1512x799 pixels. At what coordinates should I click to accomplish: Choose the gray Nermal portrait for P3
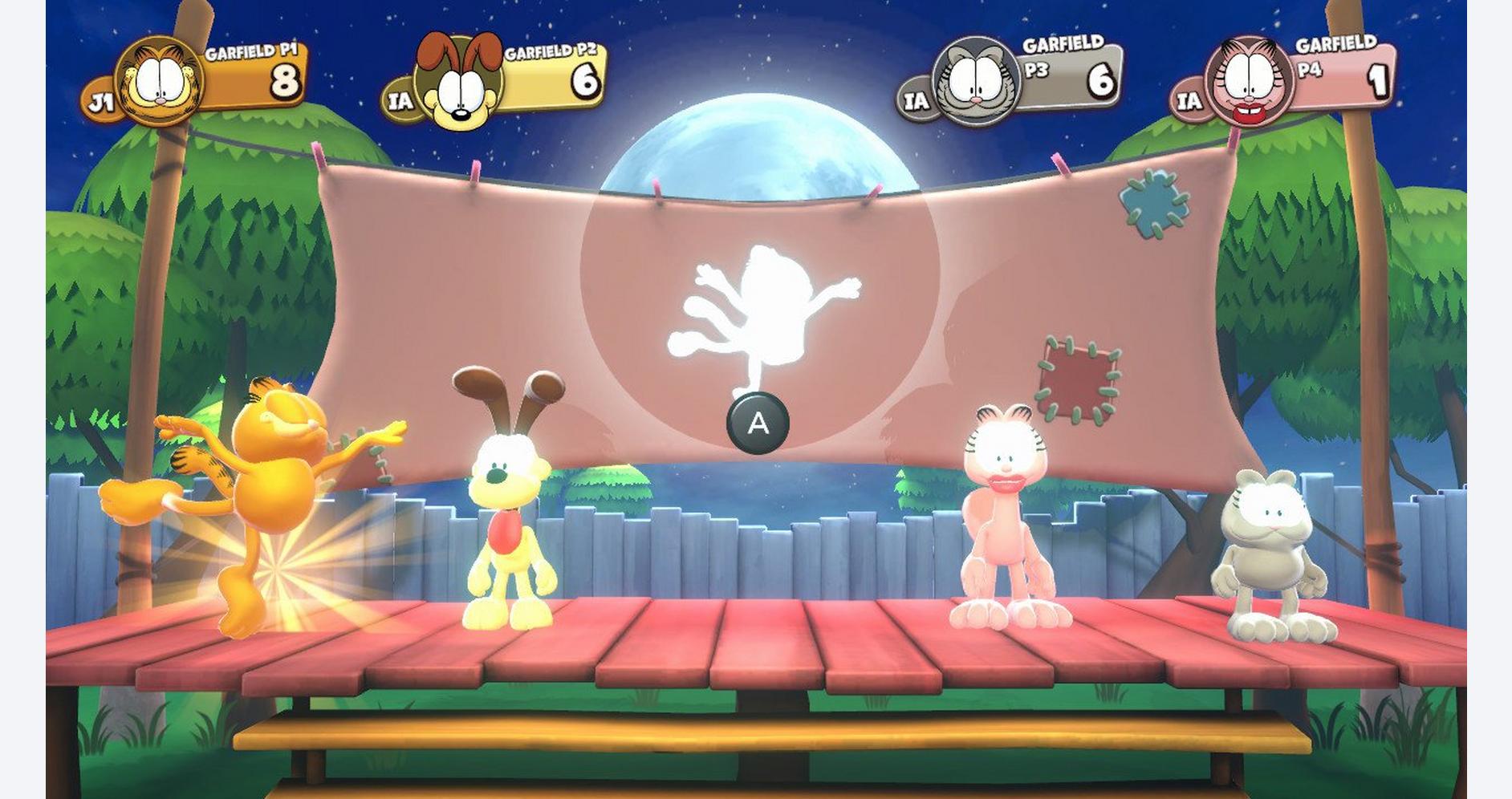[975, 82]
